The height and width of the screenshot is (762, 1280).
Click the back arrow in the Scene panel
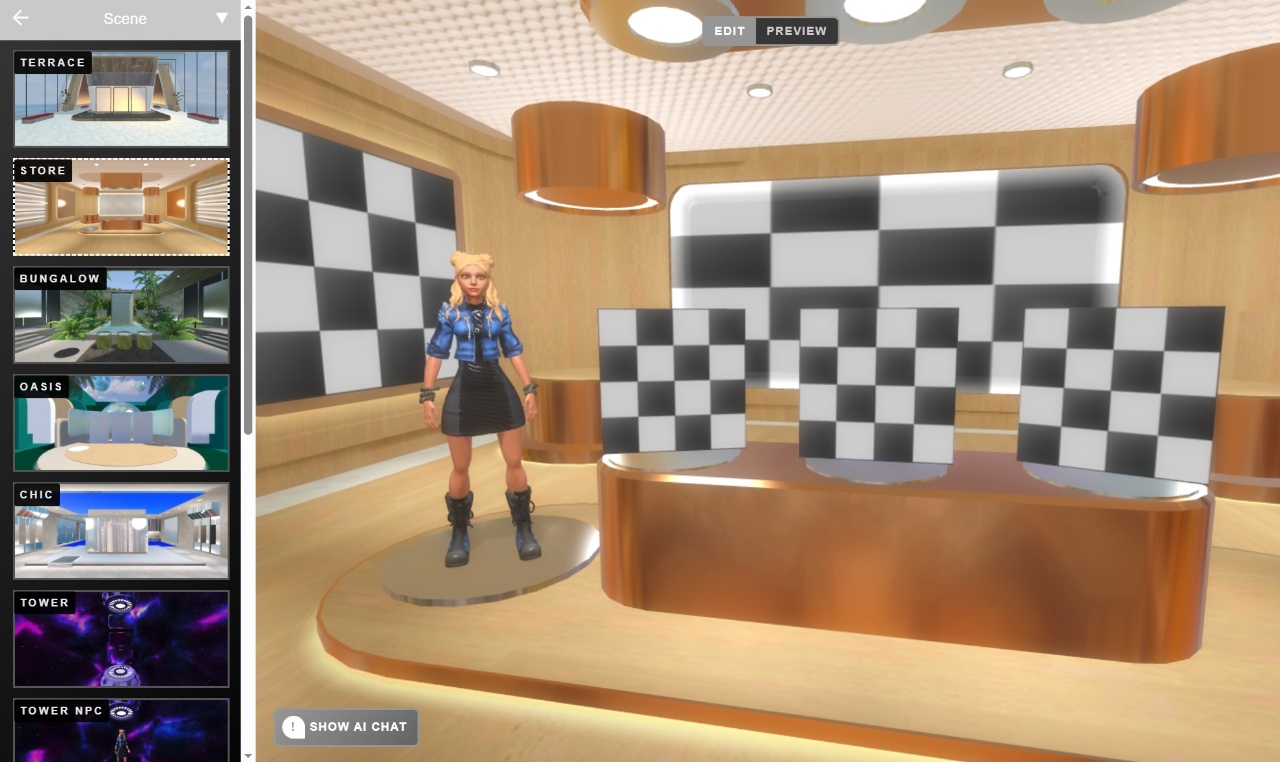20,18
